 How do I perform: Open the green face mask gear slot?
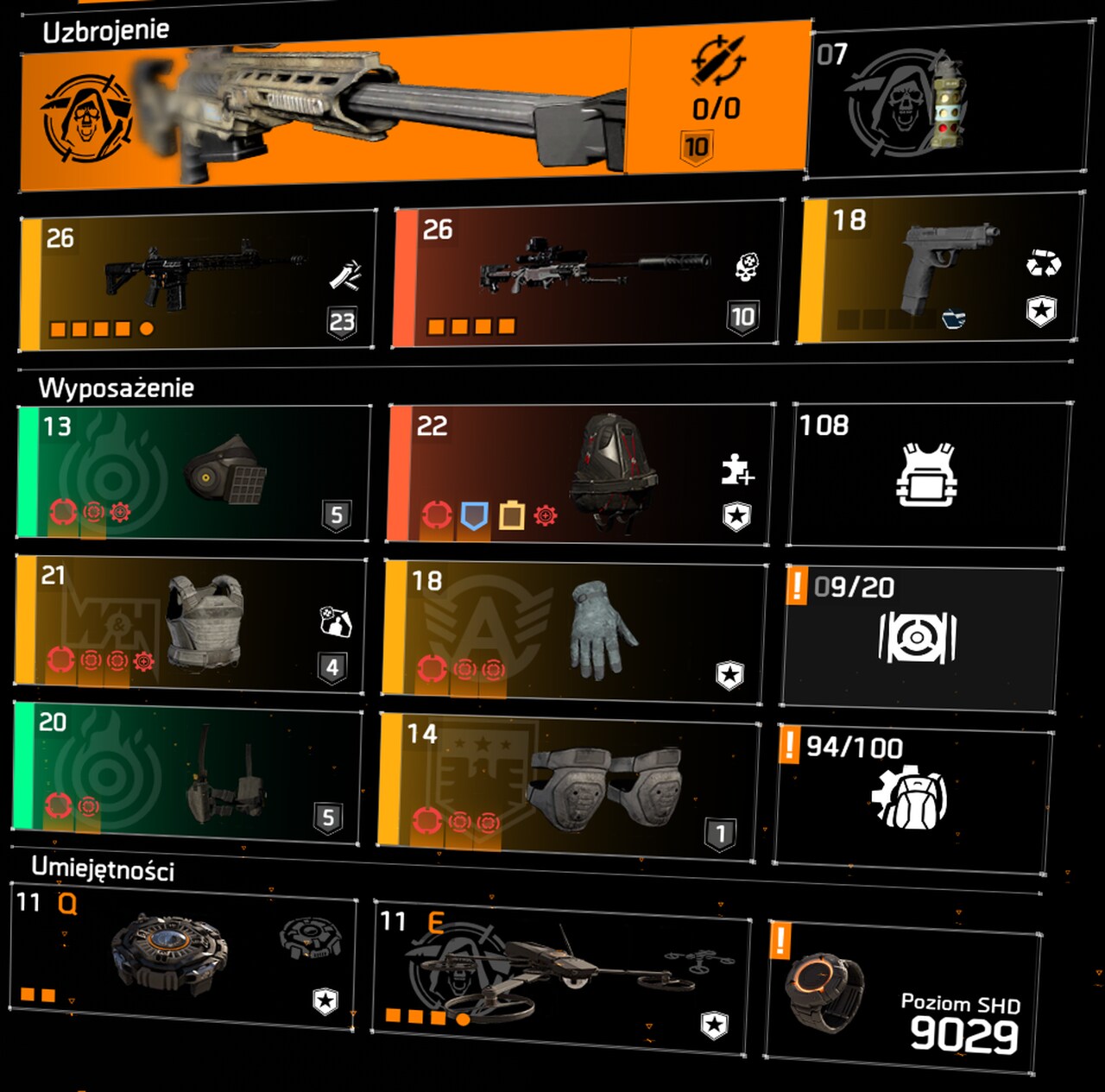[x=194, y=472]
